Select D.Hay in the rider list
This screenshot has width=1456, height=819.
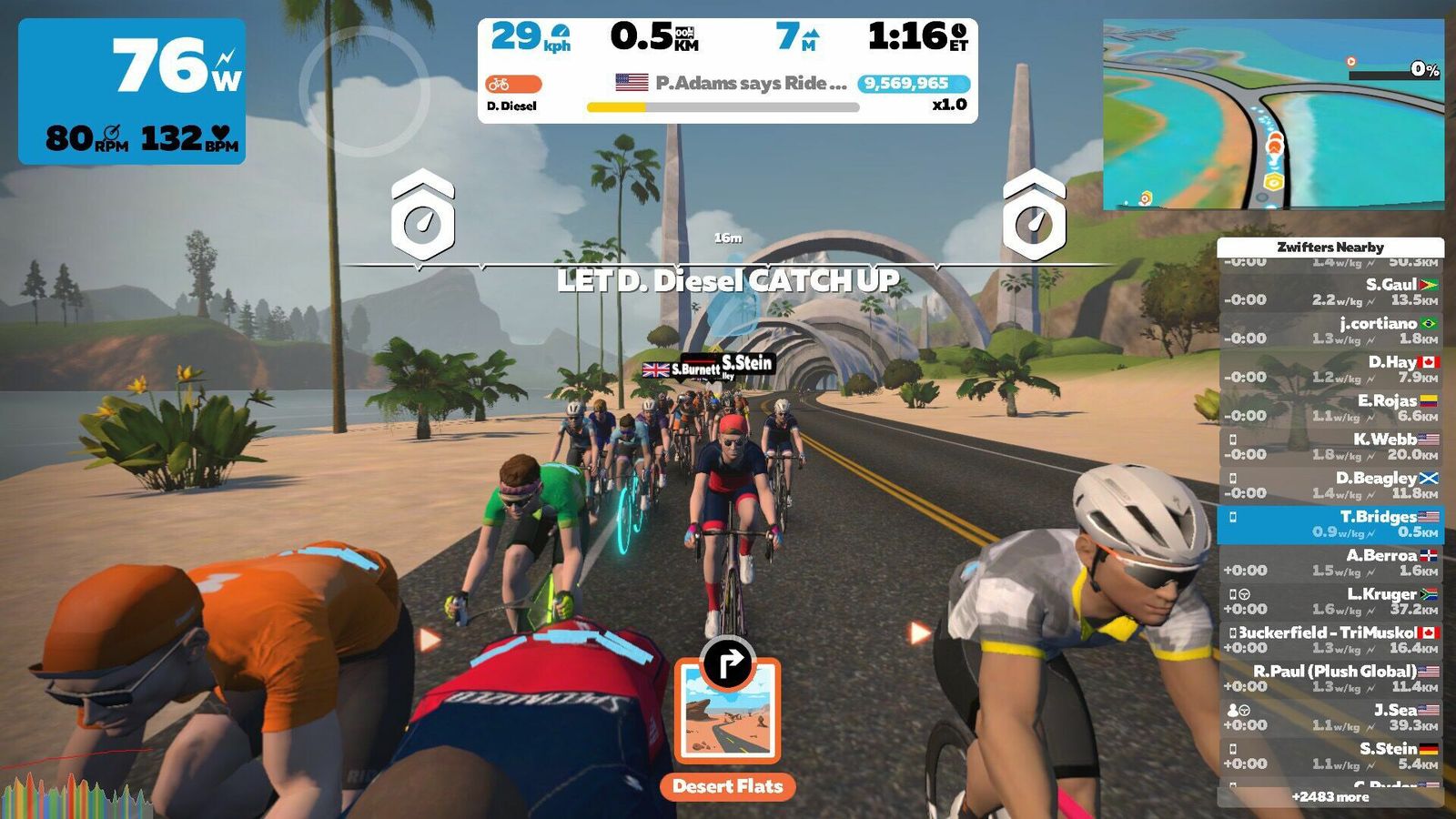[1330, 369]
